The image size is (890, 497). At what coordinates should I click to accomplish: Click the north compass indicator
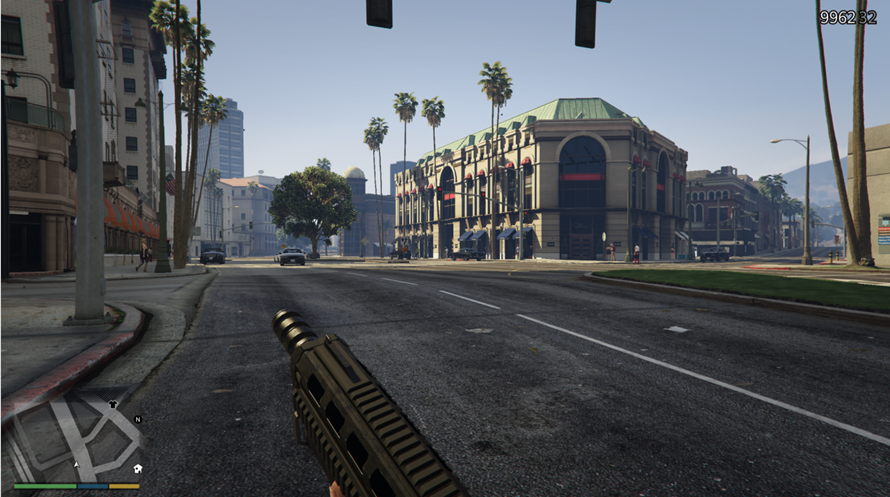(138, 419)
